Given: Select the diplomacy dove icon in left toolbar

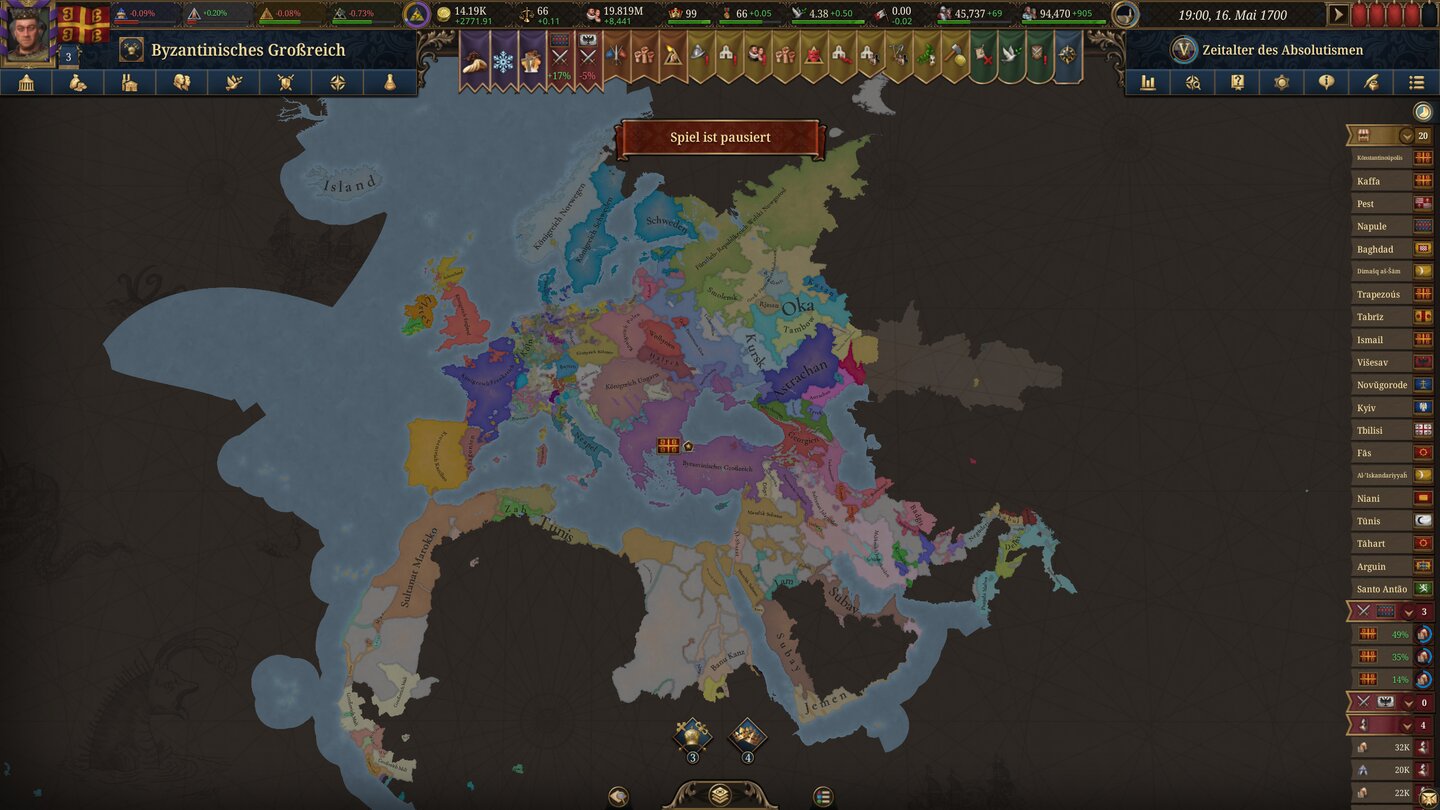Looking at the screenshot, I should point(233,82).
